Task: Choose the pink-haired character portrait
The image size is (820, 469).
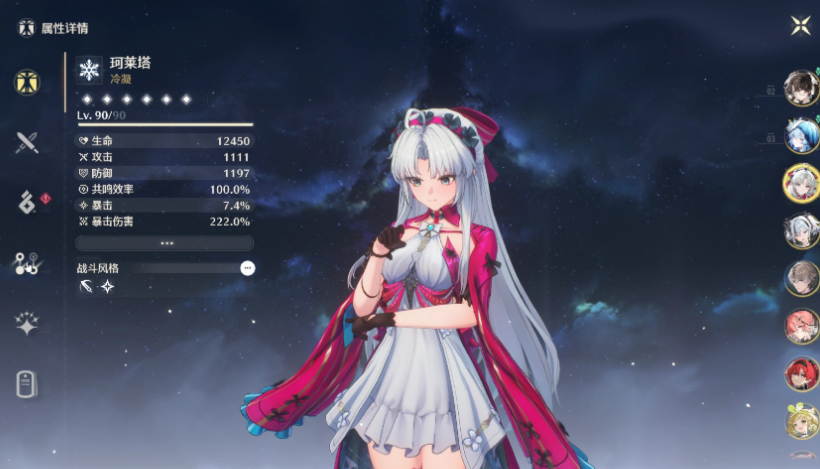Action: point(801,326)
